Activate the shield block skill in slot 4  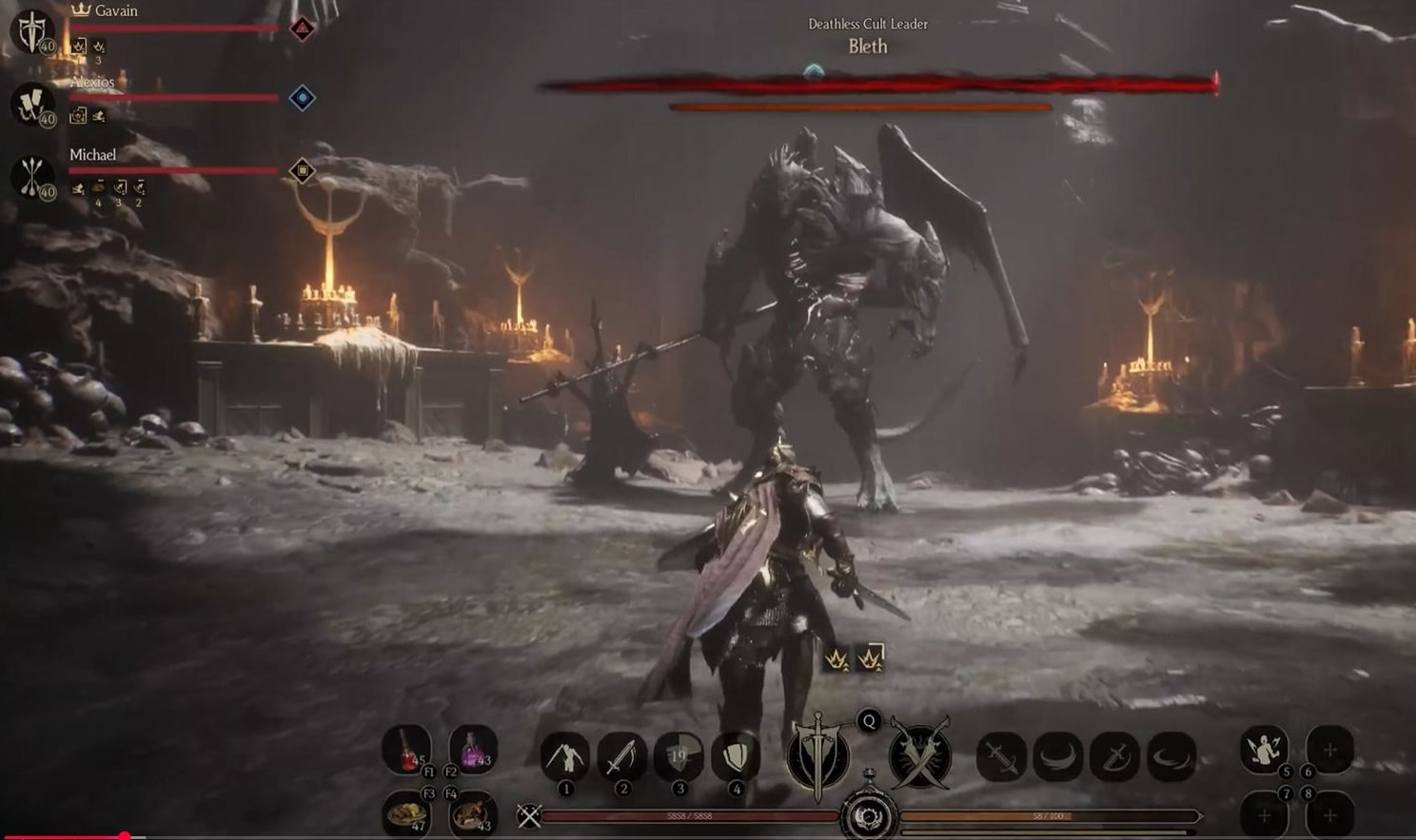[x=735, y=757]
